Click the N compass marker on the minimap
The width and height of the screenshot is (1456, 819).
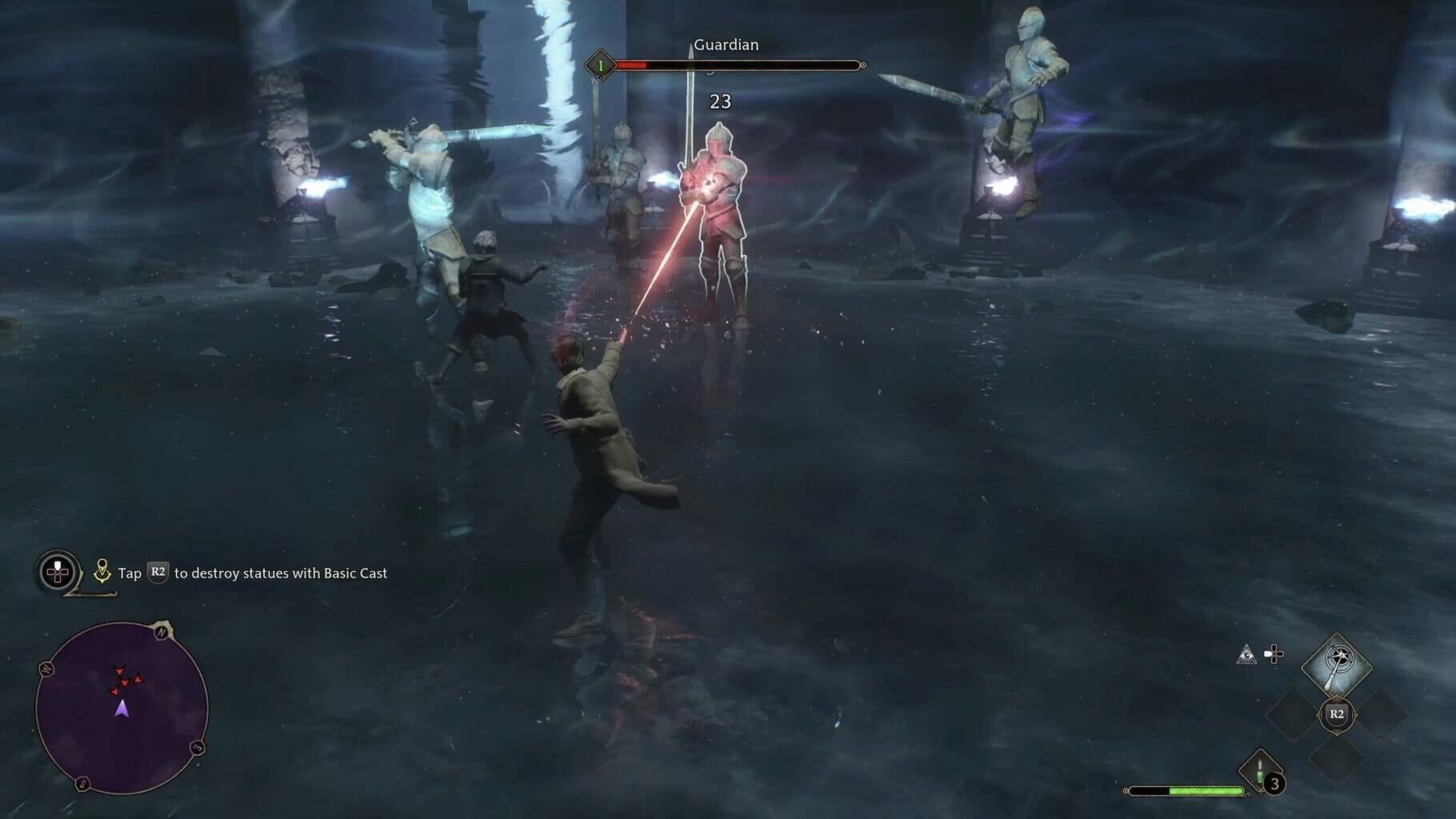(x=161, y=631)
